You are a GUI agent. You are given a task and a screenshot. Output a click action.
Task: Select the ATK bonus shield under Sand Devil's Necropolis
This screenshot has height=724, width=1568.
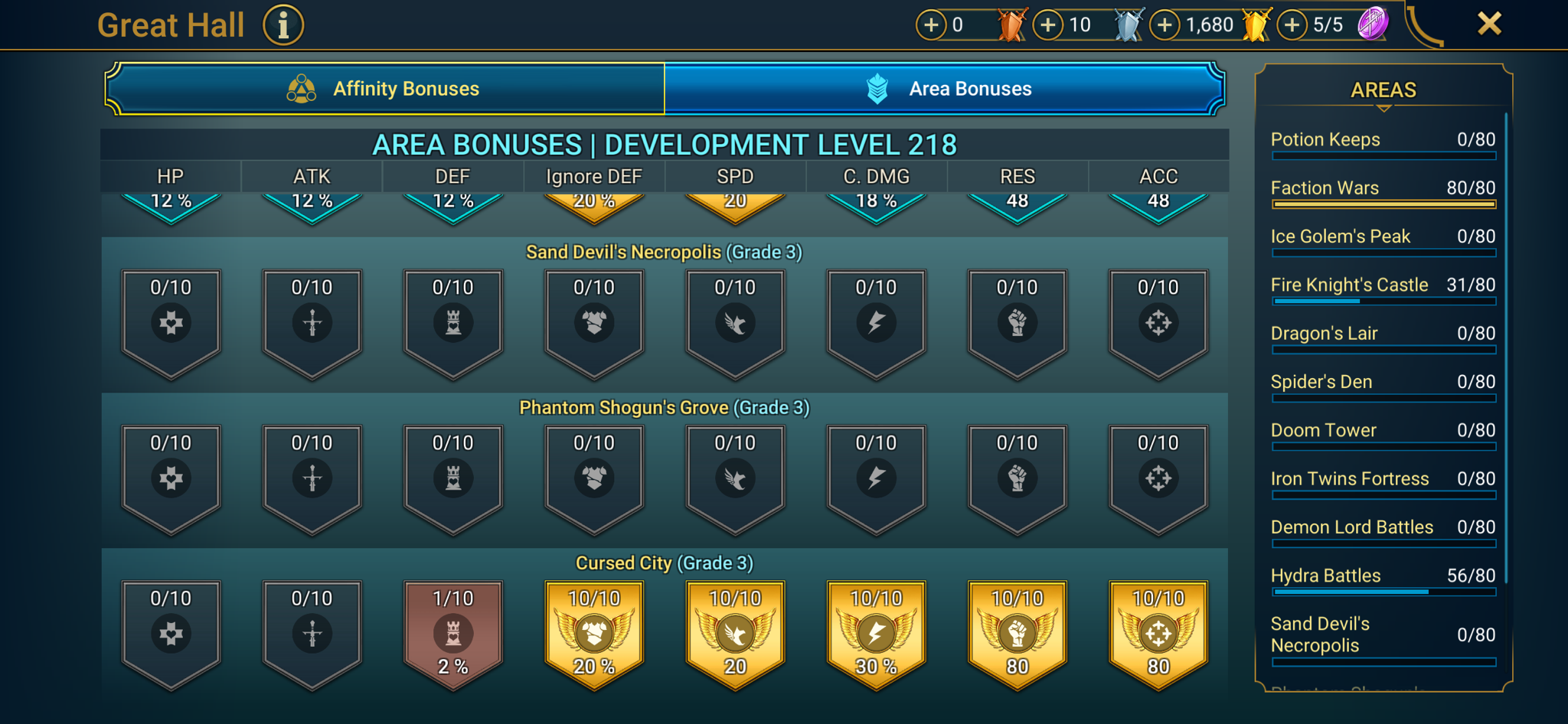(312, 321)
